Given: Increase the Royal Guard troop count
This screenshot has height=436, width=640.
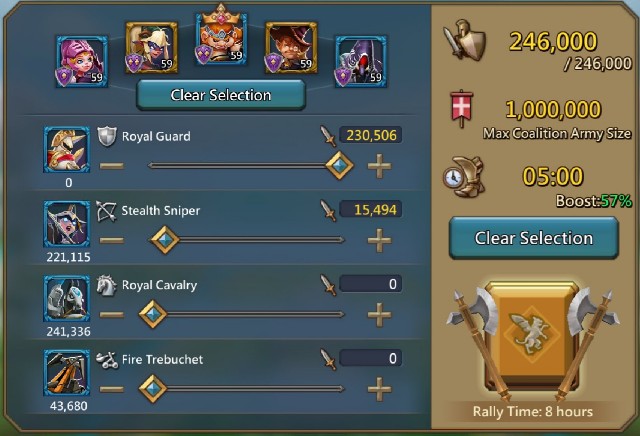Looking at the screenshot, I should (x=379, y=164).
